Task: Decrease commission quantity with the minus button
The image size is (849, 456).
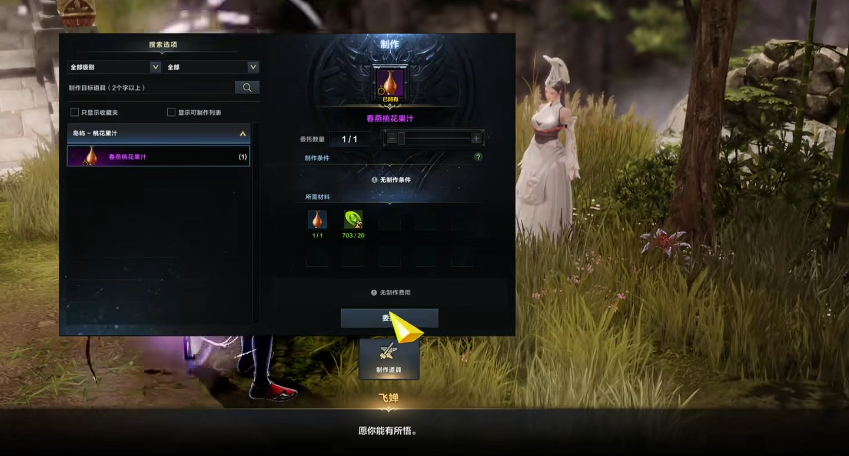Action: coord(392,139)
